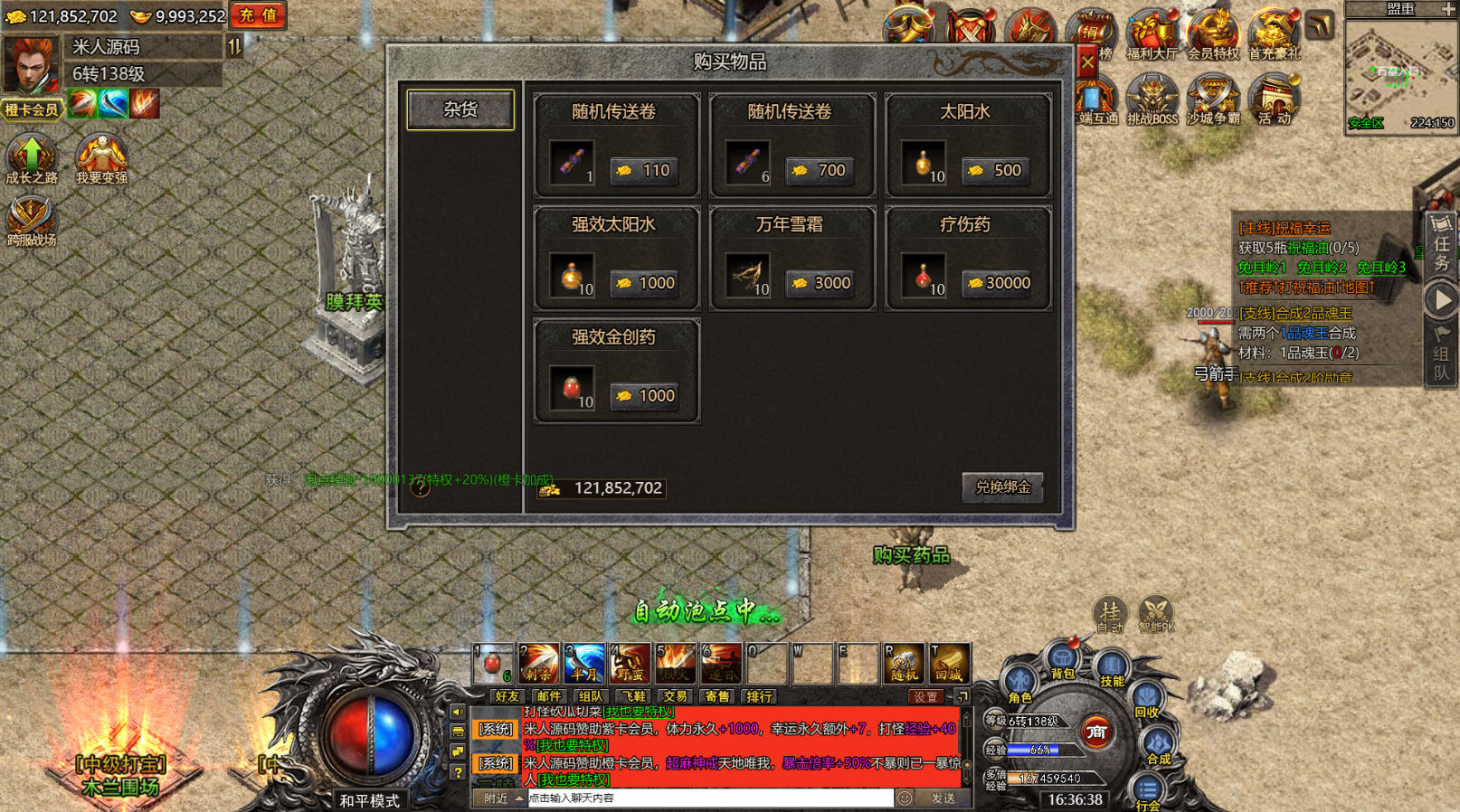
Task: Select the 杂货 shop category tab
Action: 460,109
